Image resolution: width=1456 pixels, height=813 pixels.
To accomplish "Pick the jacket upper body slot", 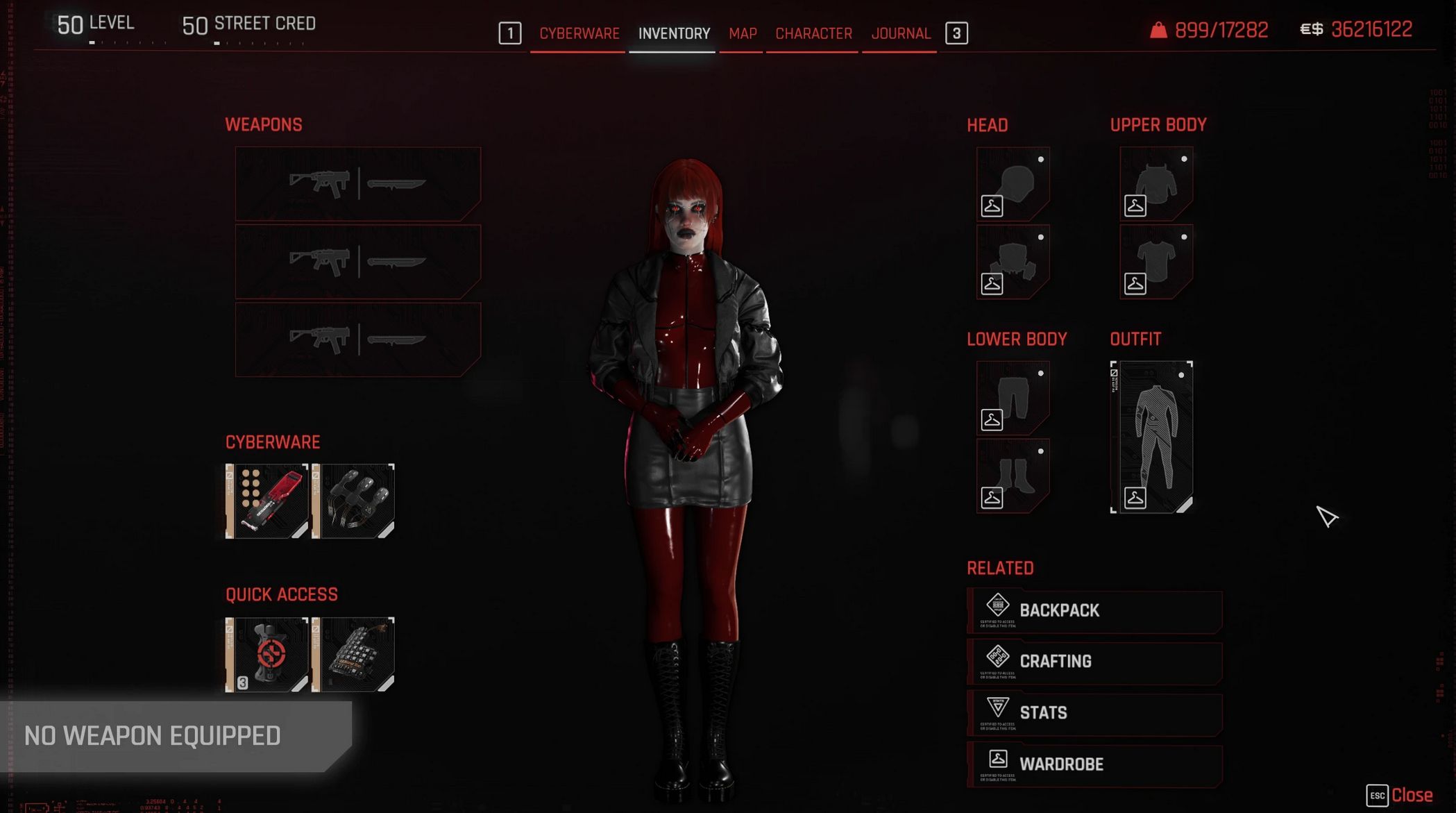I will 1156,183.
